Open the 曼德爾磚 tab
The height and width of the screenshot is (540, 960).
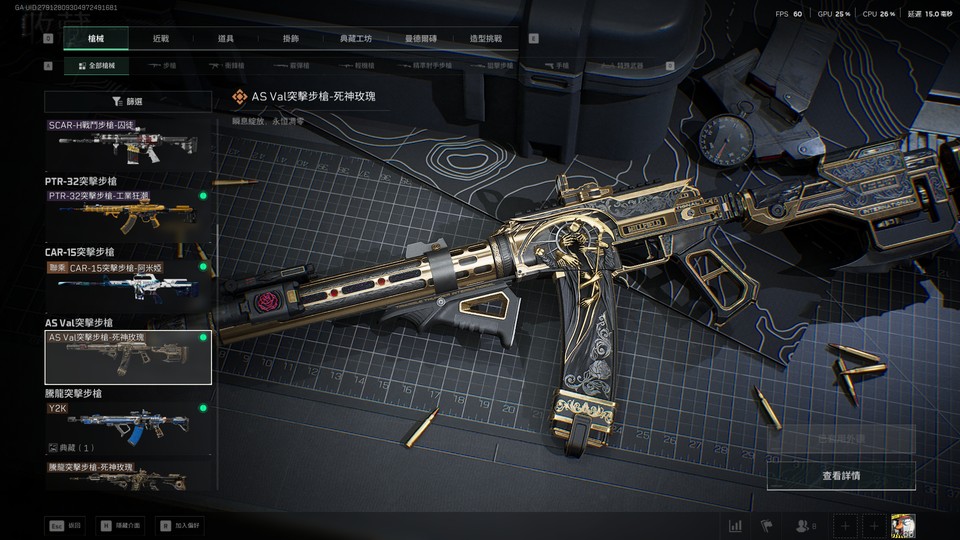(421, 39)
